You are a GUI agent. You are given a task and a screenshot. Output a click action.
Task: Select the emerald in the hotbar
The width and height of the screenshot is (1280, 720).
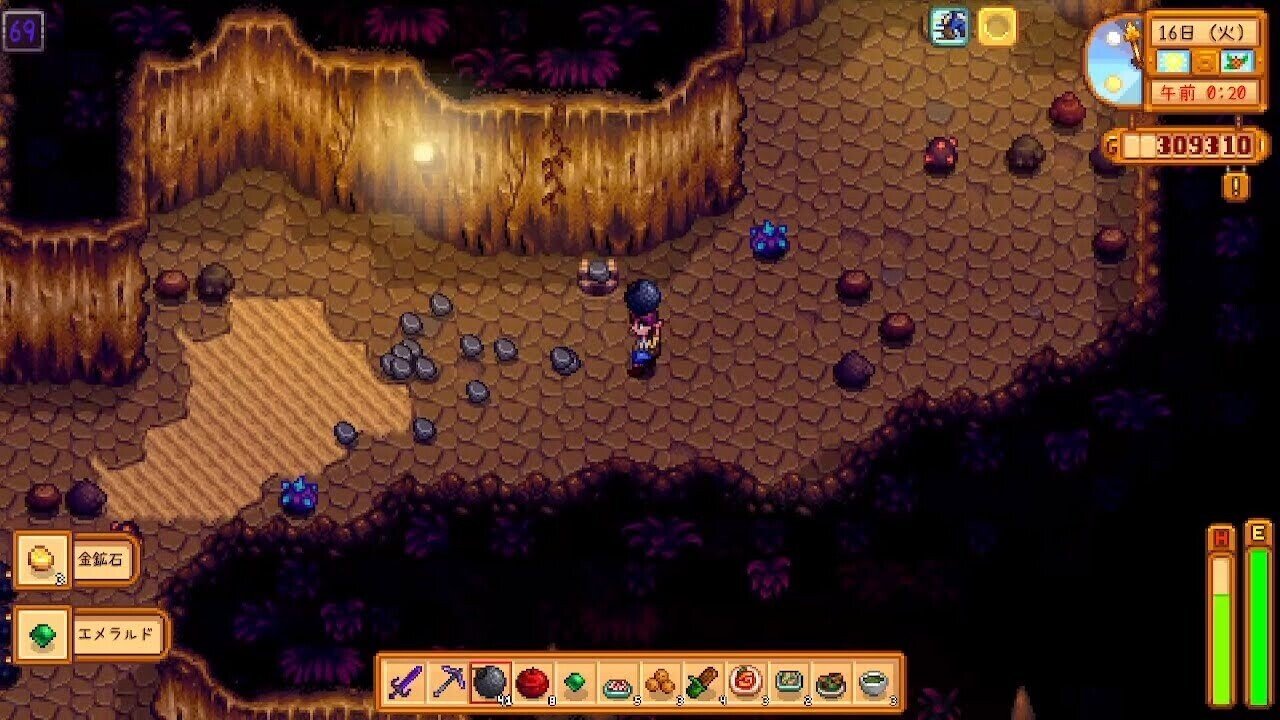pyautogui.click(x=575, y=684)
